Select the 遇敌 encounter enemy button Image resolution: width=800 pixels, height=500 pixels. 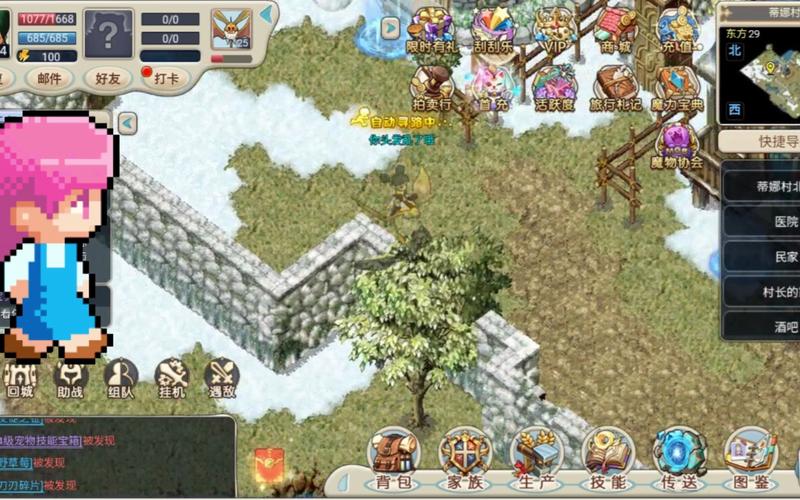pyautogui.click(x=221, y=378)
